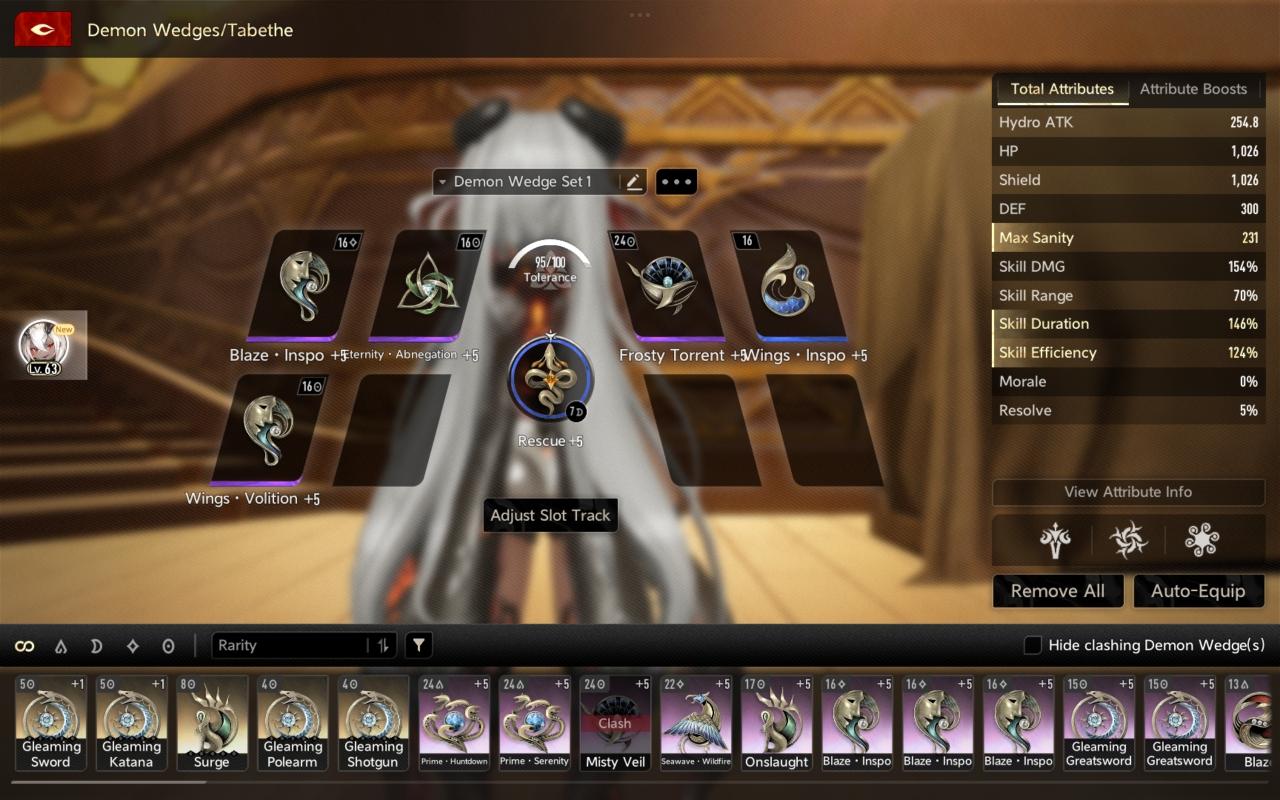Select the equipped Wings Volition wedge

269,430
